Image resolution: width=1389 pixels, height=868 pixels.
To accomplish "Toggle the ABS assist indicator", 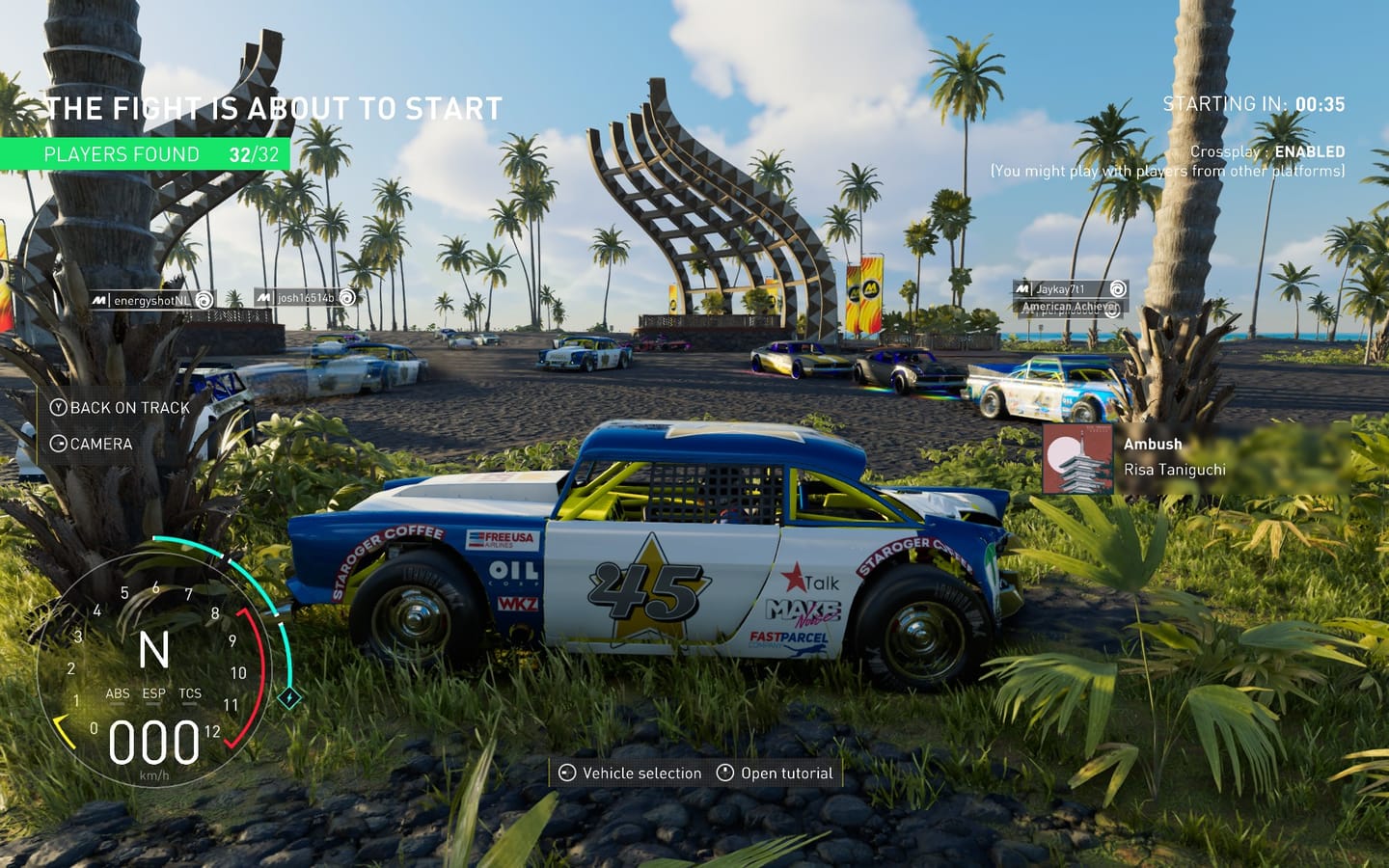I will coord(116,693).
